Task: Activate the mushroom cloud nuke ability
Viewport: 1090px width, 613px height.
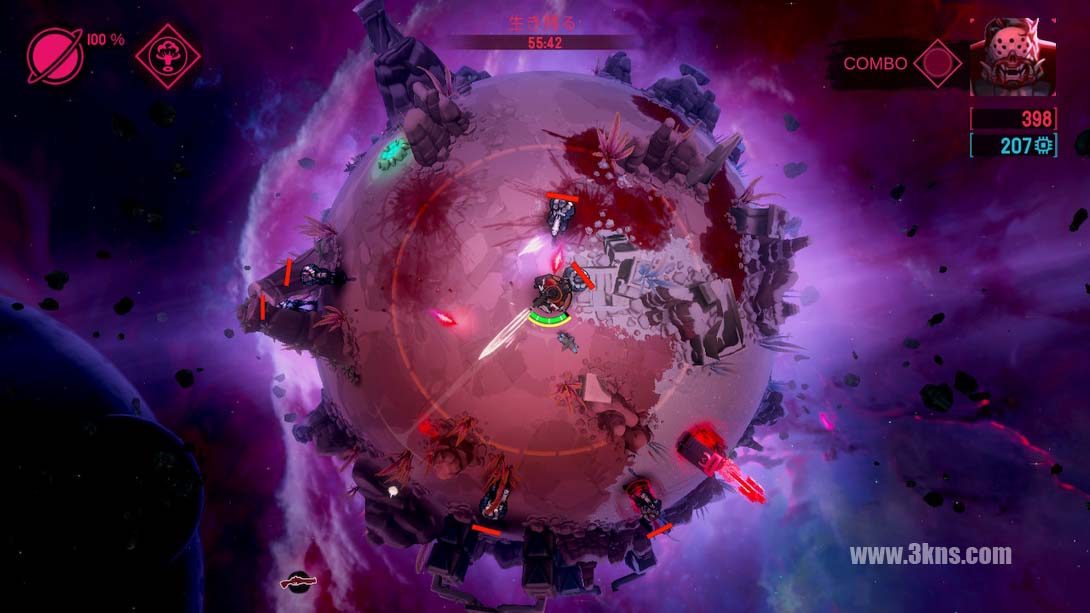Action: (167, 56)
